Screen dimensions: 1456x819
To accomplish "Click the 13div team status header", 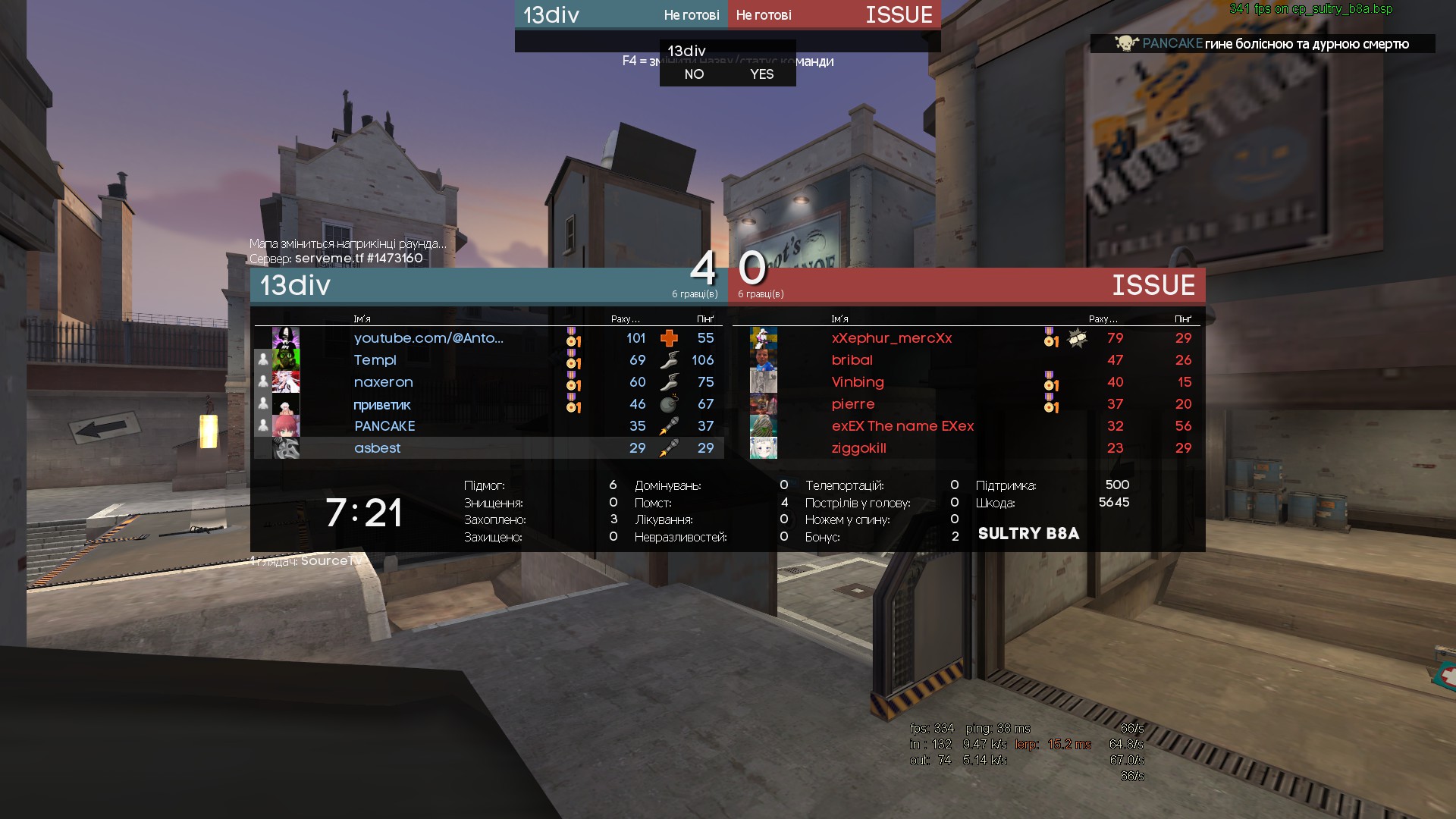I will coord(621,15).
